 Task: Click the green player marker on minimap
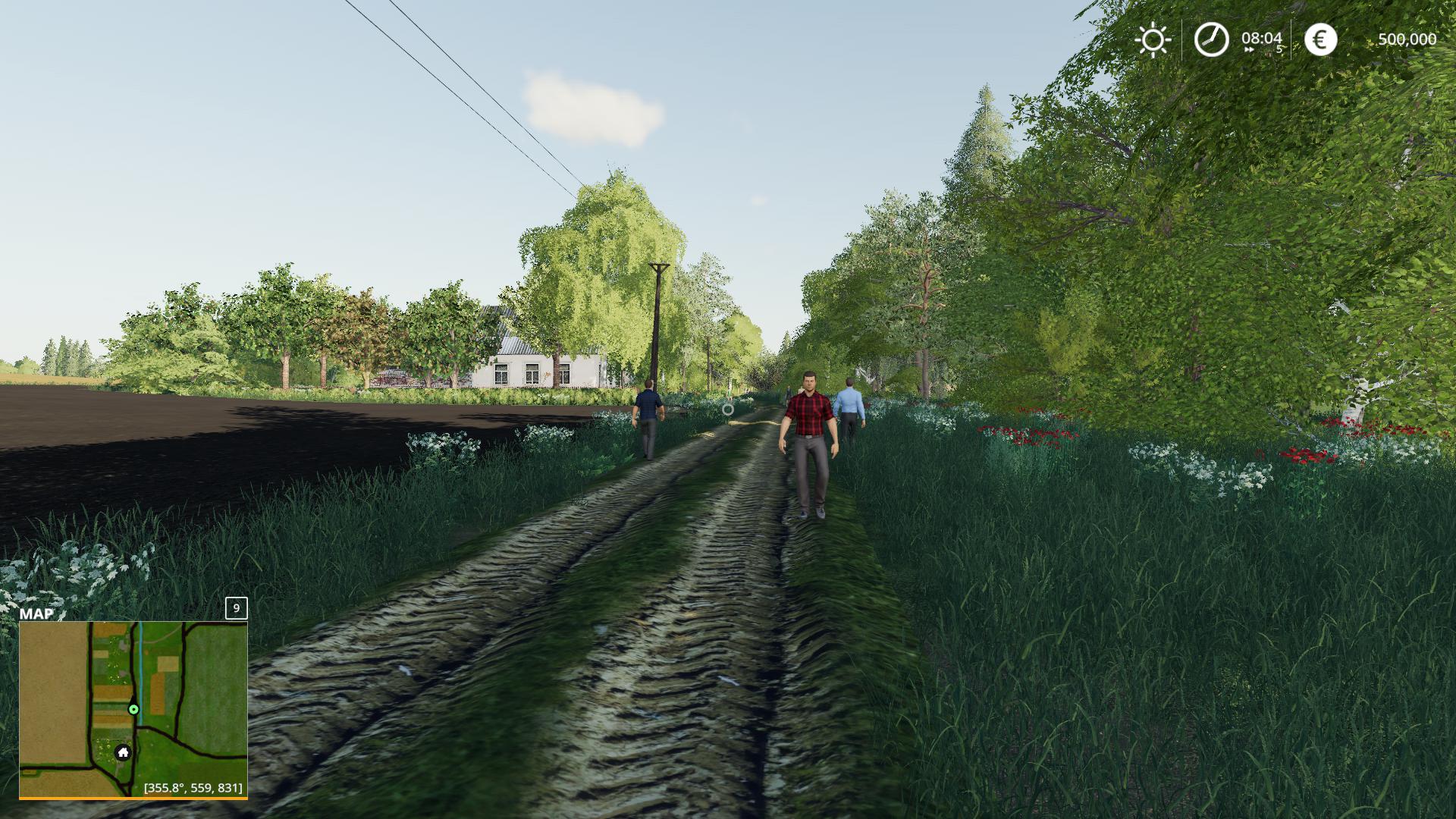coord(133,710)
